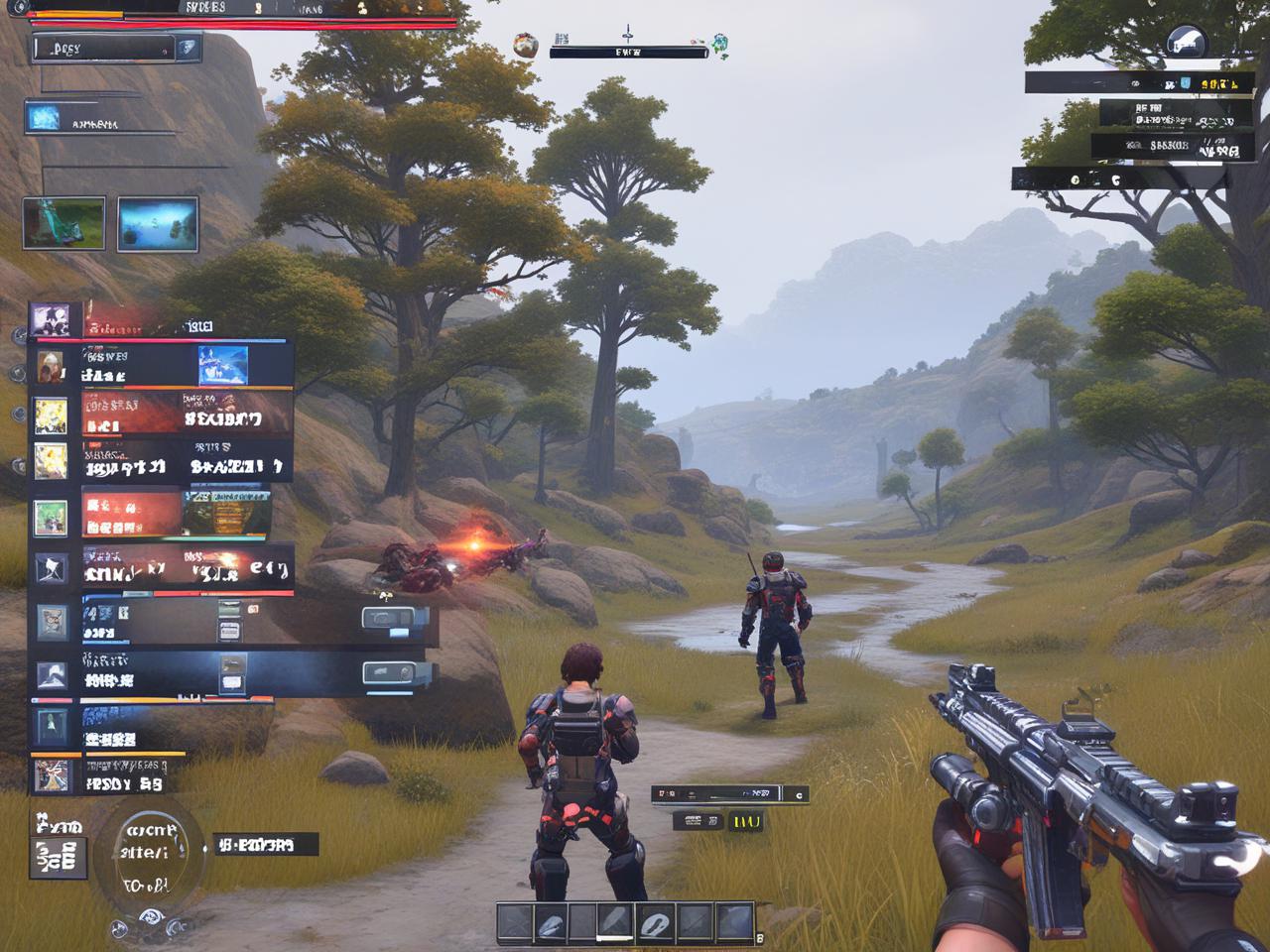
Task: Click the round icon left of the top-center bar
Action: (526, 44)
